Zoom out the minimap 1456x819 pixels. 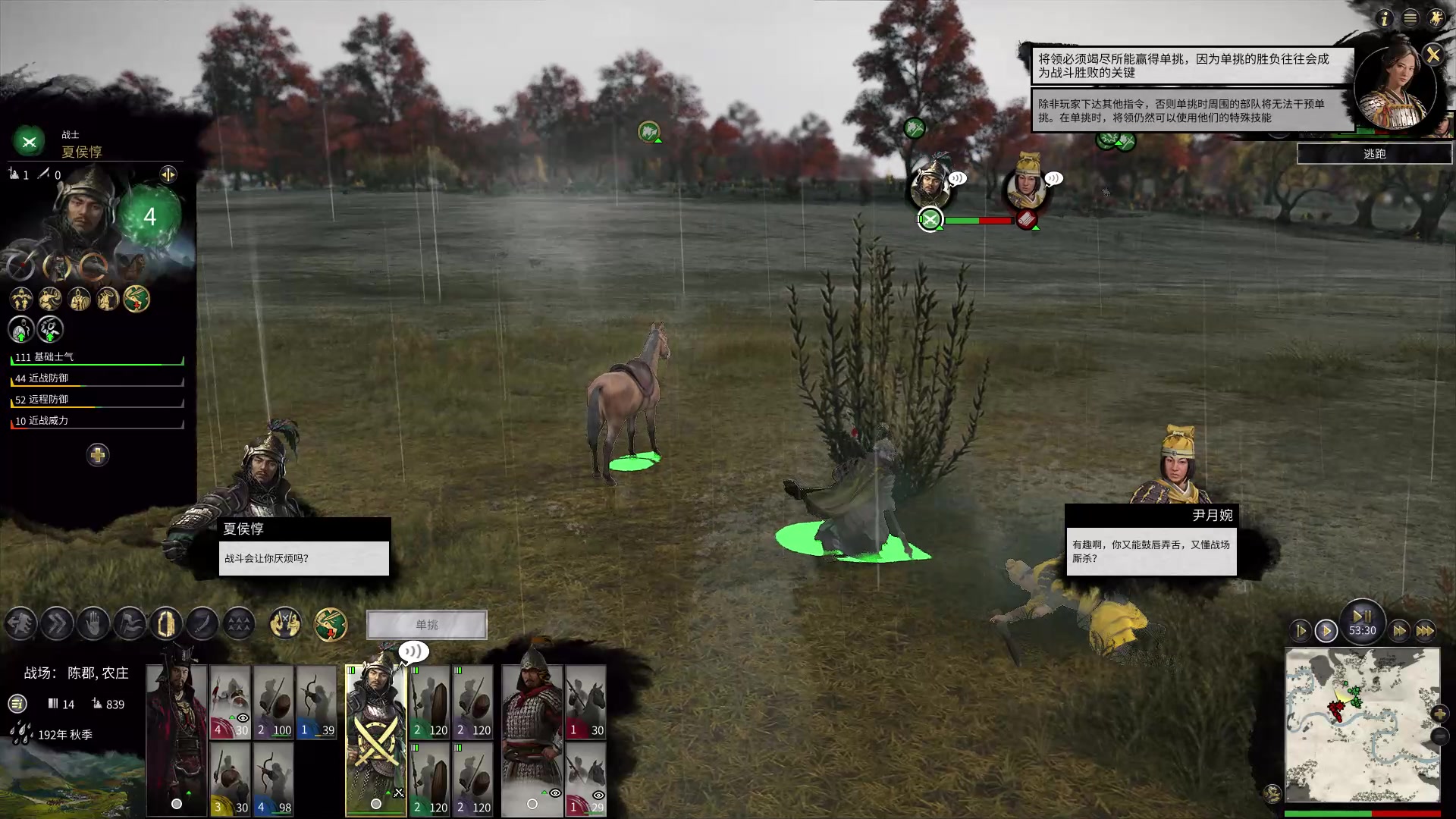pyautogui.click(x=1439, y=736)
